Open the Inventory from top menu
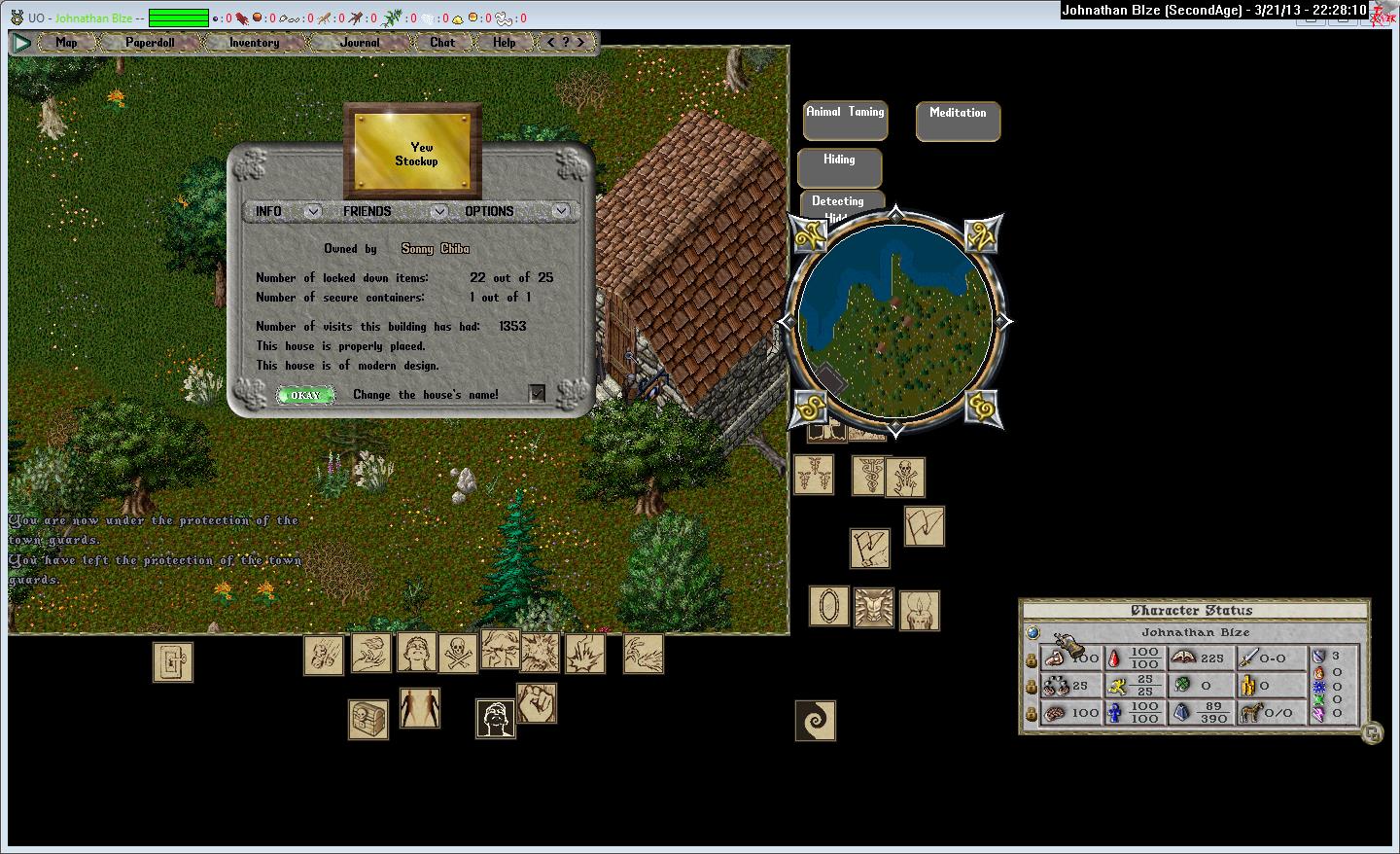This screenshot has width=1400, height=854. tap(254, 43)
